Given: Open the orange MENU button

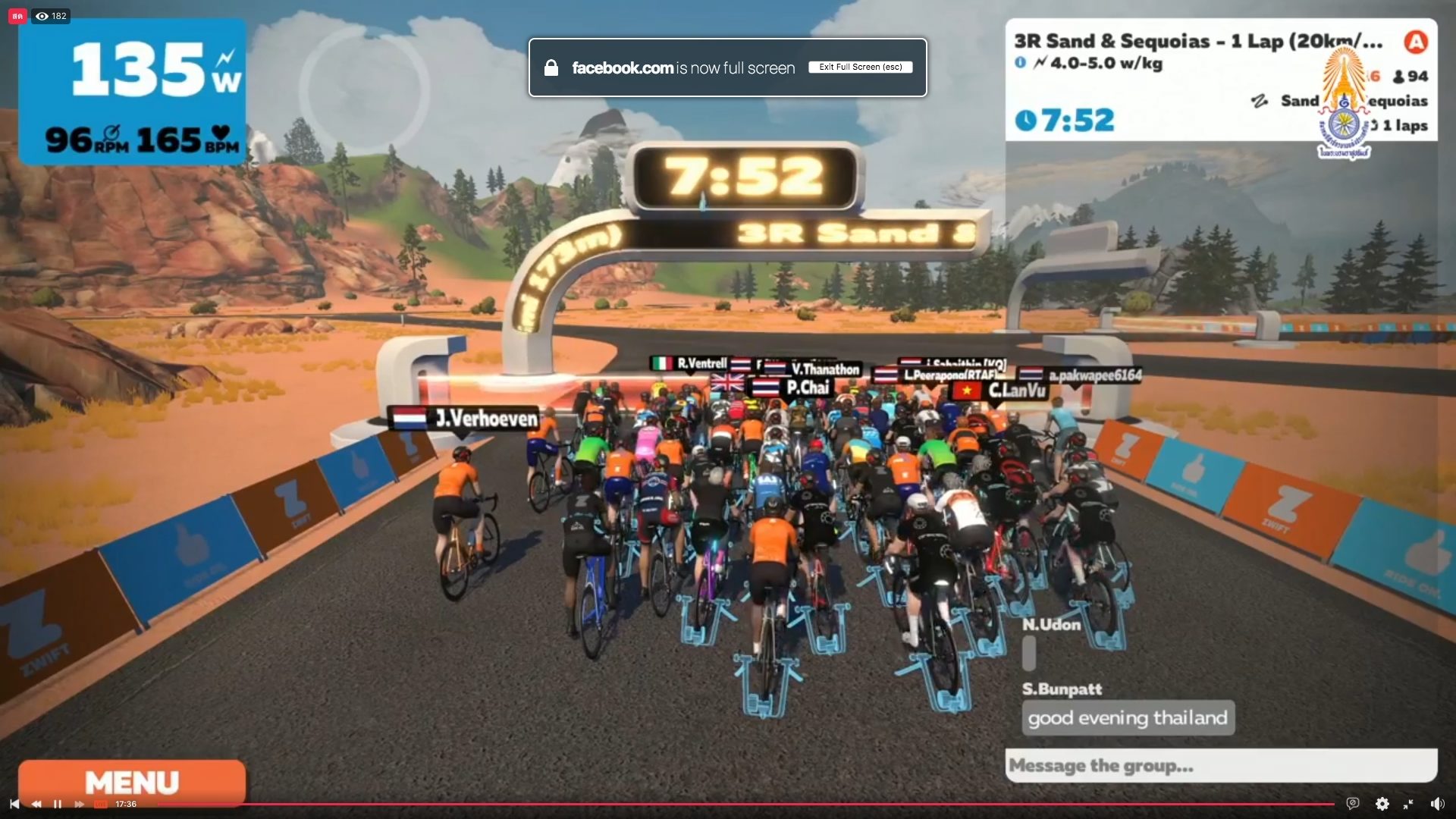Looking at the screenshot, I should pos(132,782).
